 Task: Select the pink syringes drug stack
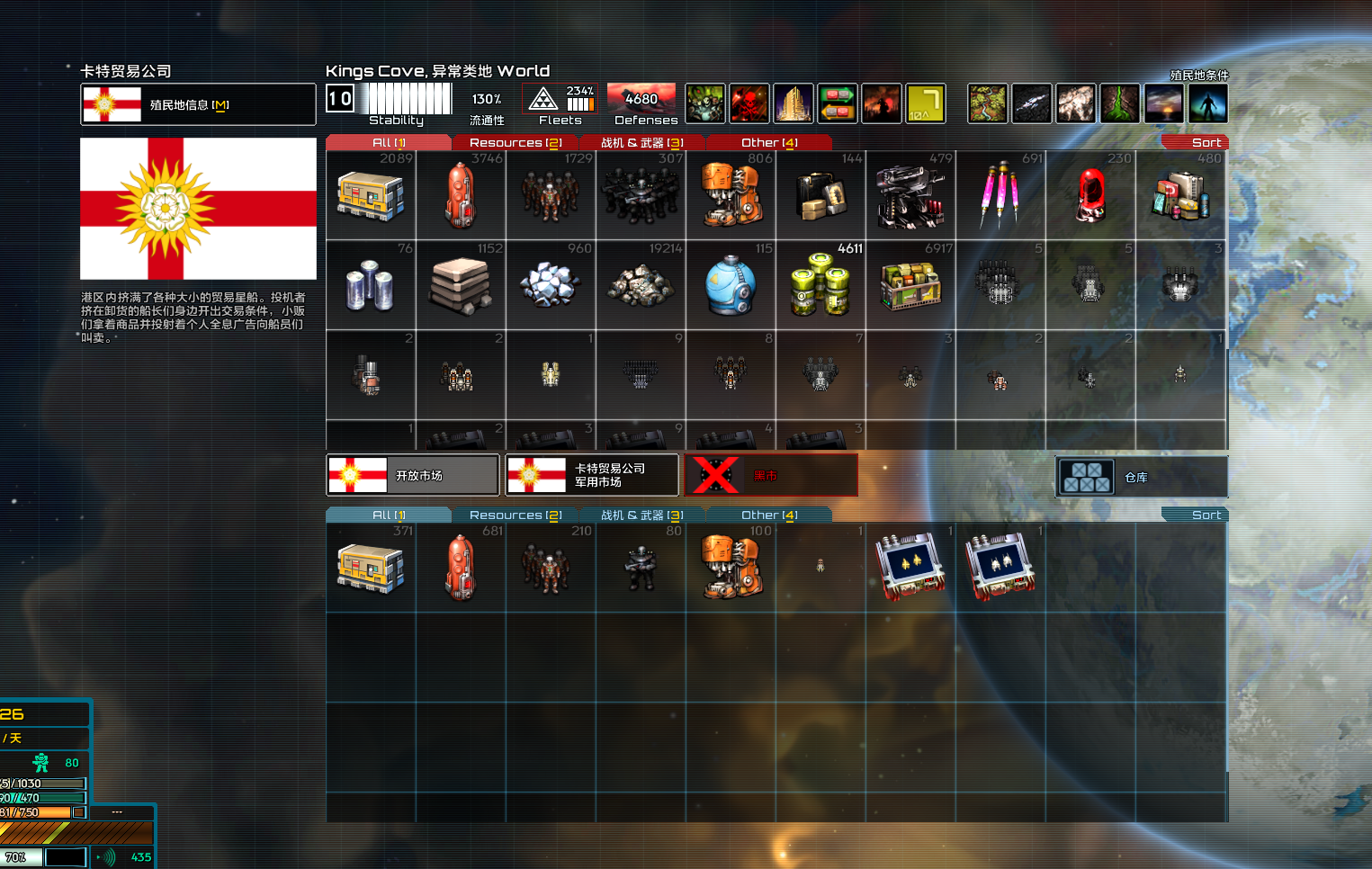[1000, 195]
